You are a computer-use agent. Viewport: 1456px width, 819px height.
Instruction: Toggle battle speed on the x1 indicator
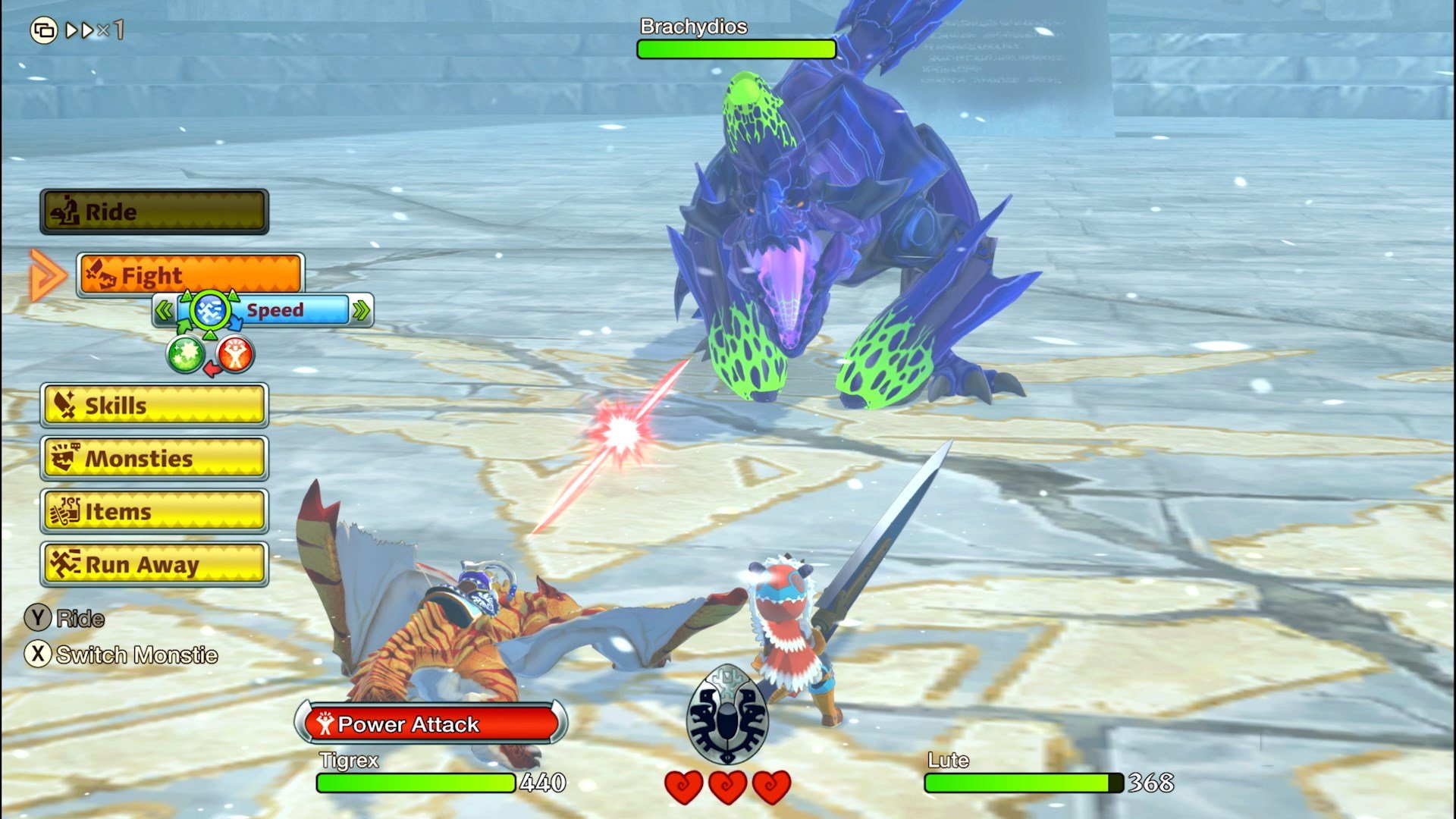coord(111,31)
